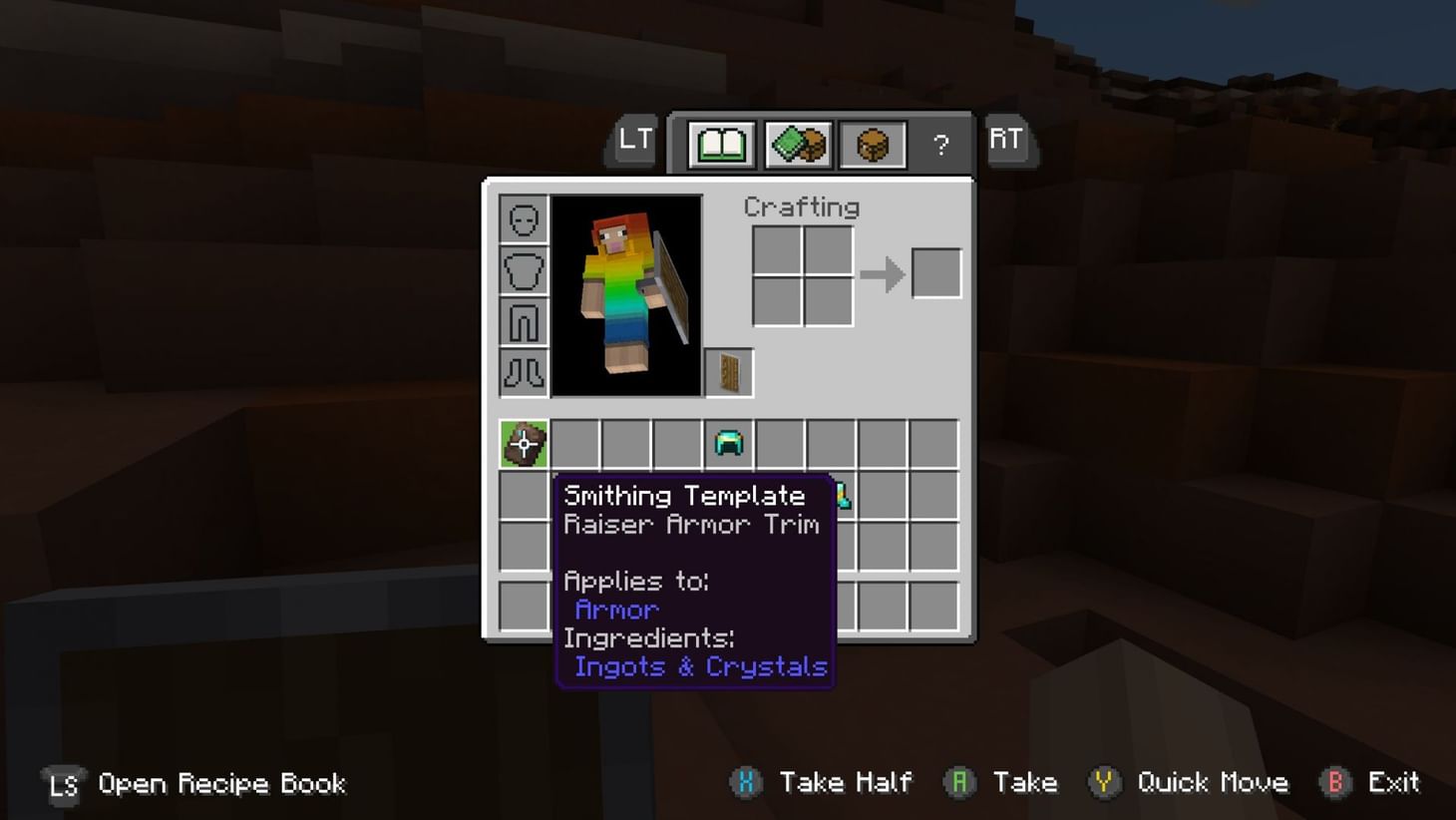Switch to the crafting items tab
Image resolution: width=1456 pixels, height=820 pixels.
796,143
